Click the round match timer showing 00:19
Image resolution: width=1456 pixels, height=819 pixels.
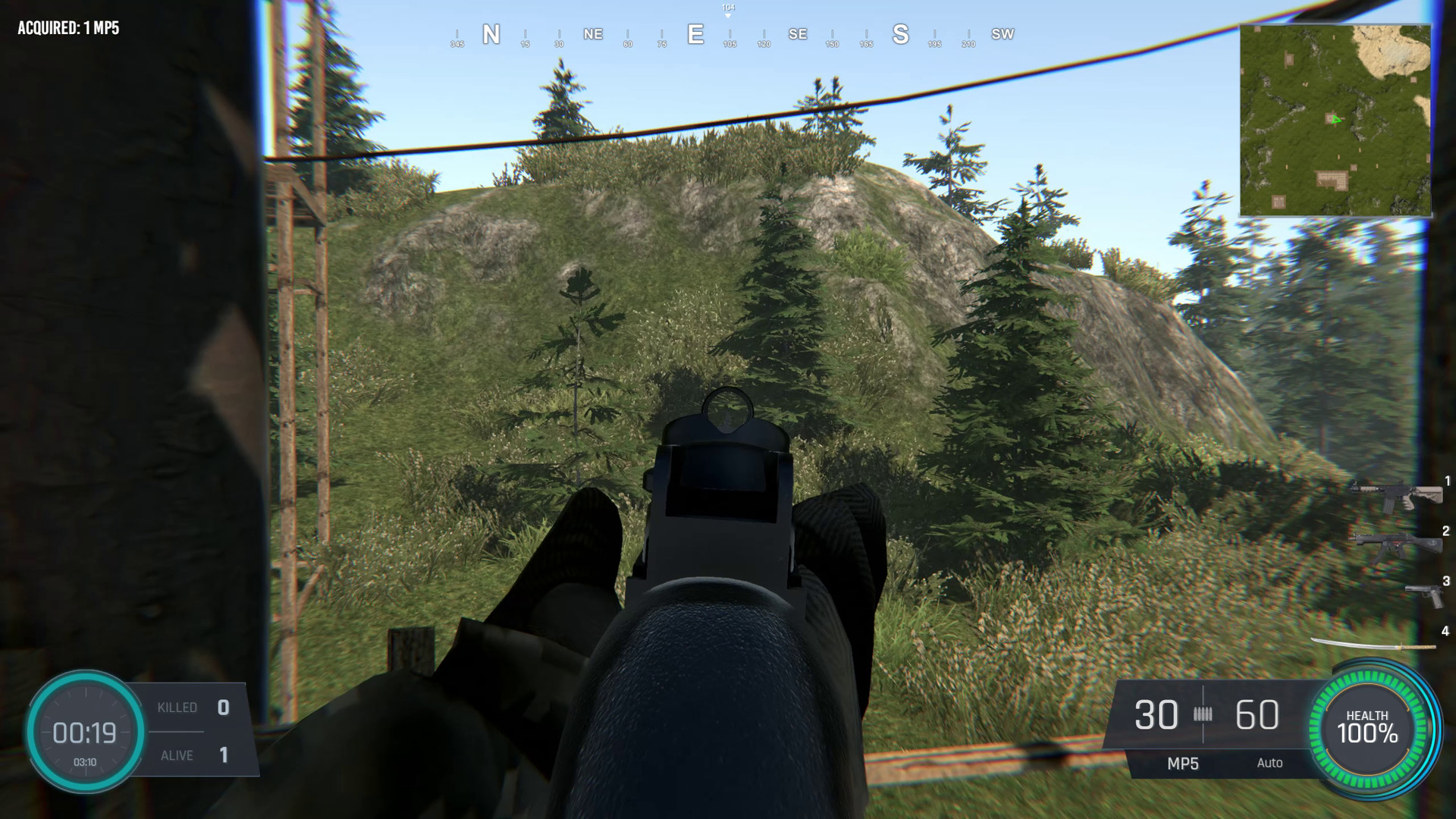click(86, 733)
